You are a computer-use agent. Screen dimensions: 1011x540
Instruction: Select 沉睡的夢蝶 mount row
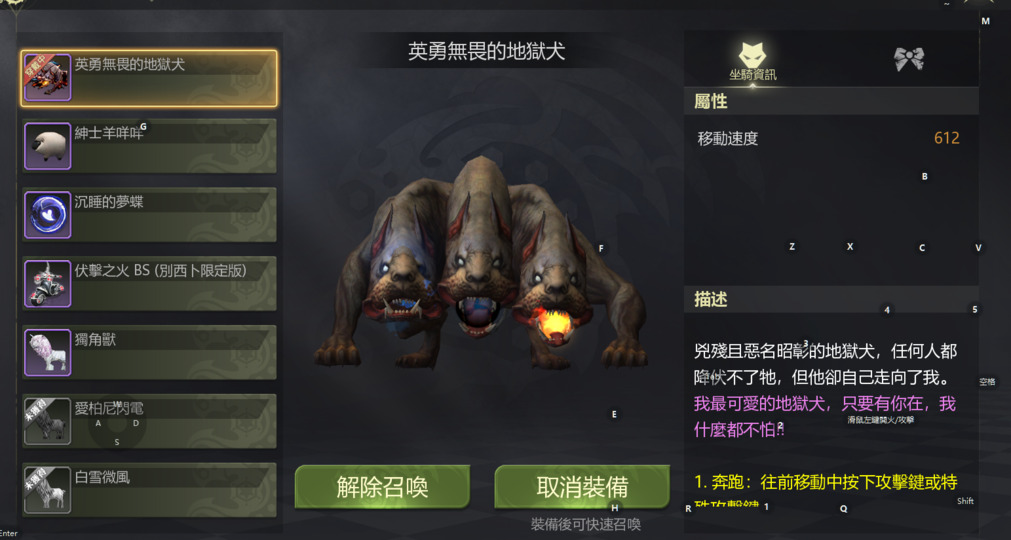coord(149,215)
